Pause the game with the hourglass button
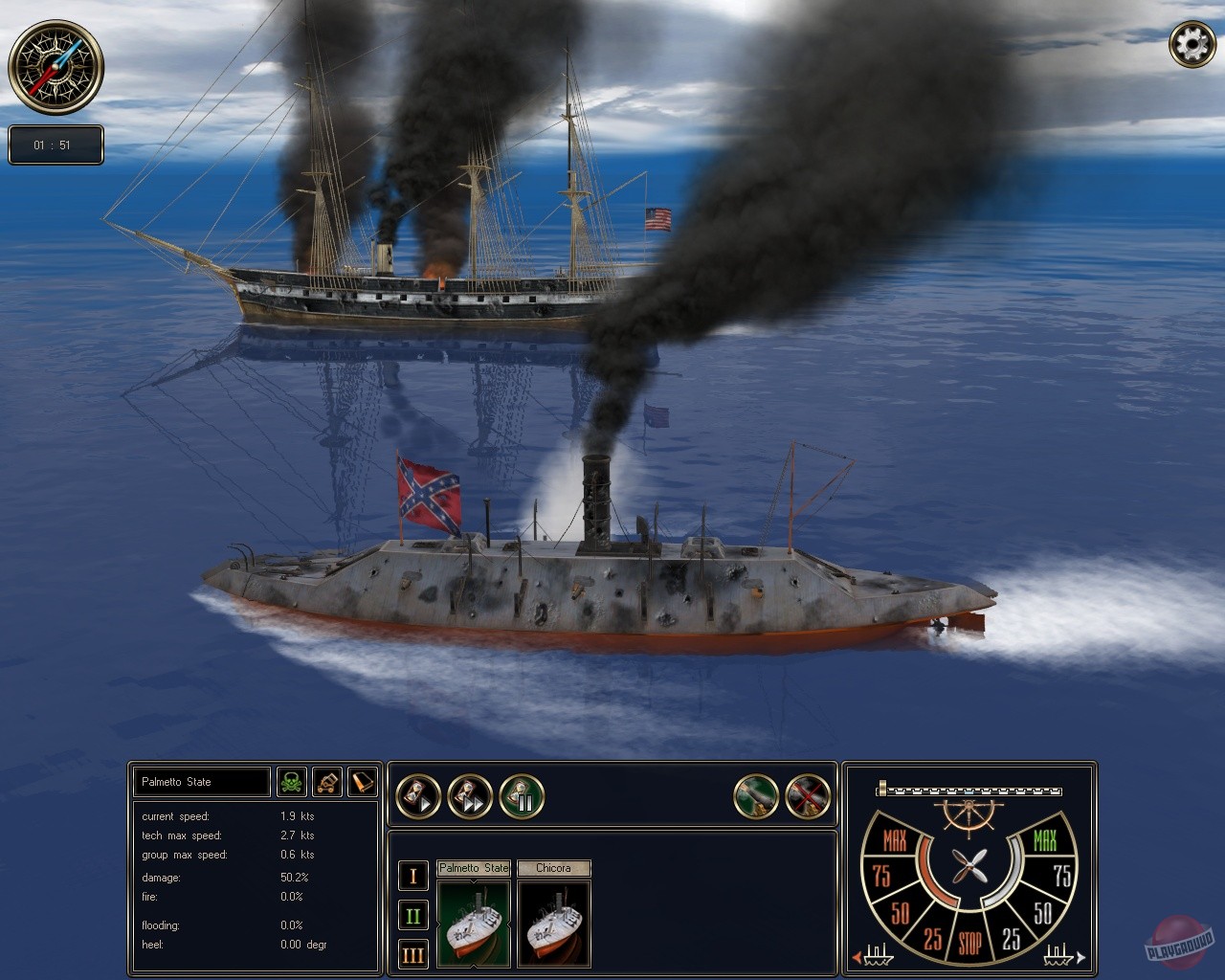1225x980 pixels. (522, 796)
